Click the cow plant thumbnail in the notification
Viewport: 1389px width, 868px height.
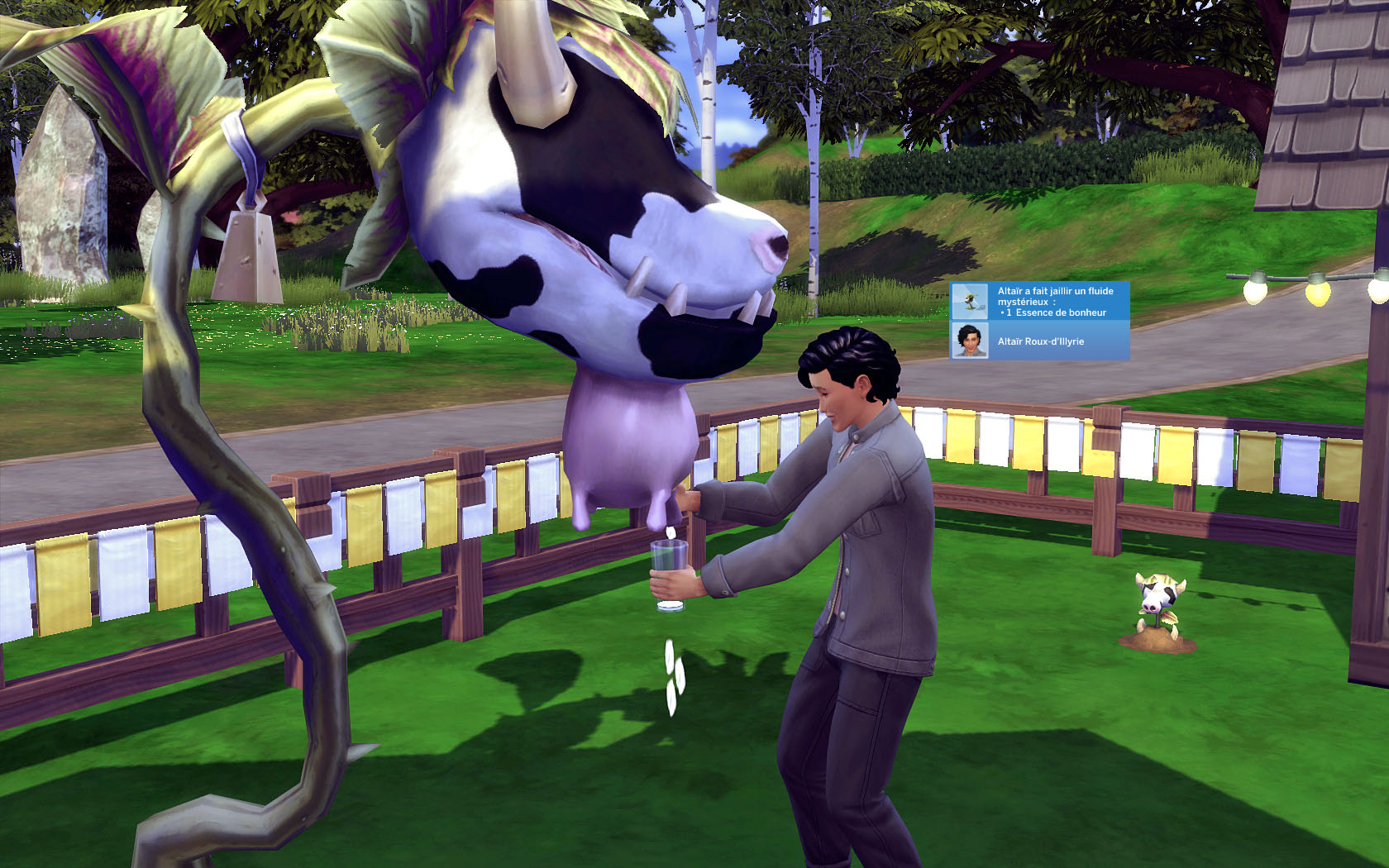pos(969,302)
